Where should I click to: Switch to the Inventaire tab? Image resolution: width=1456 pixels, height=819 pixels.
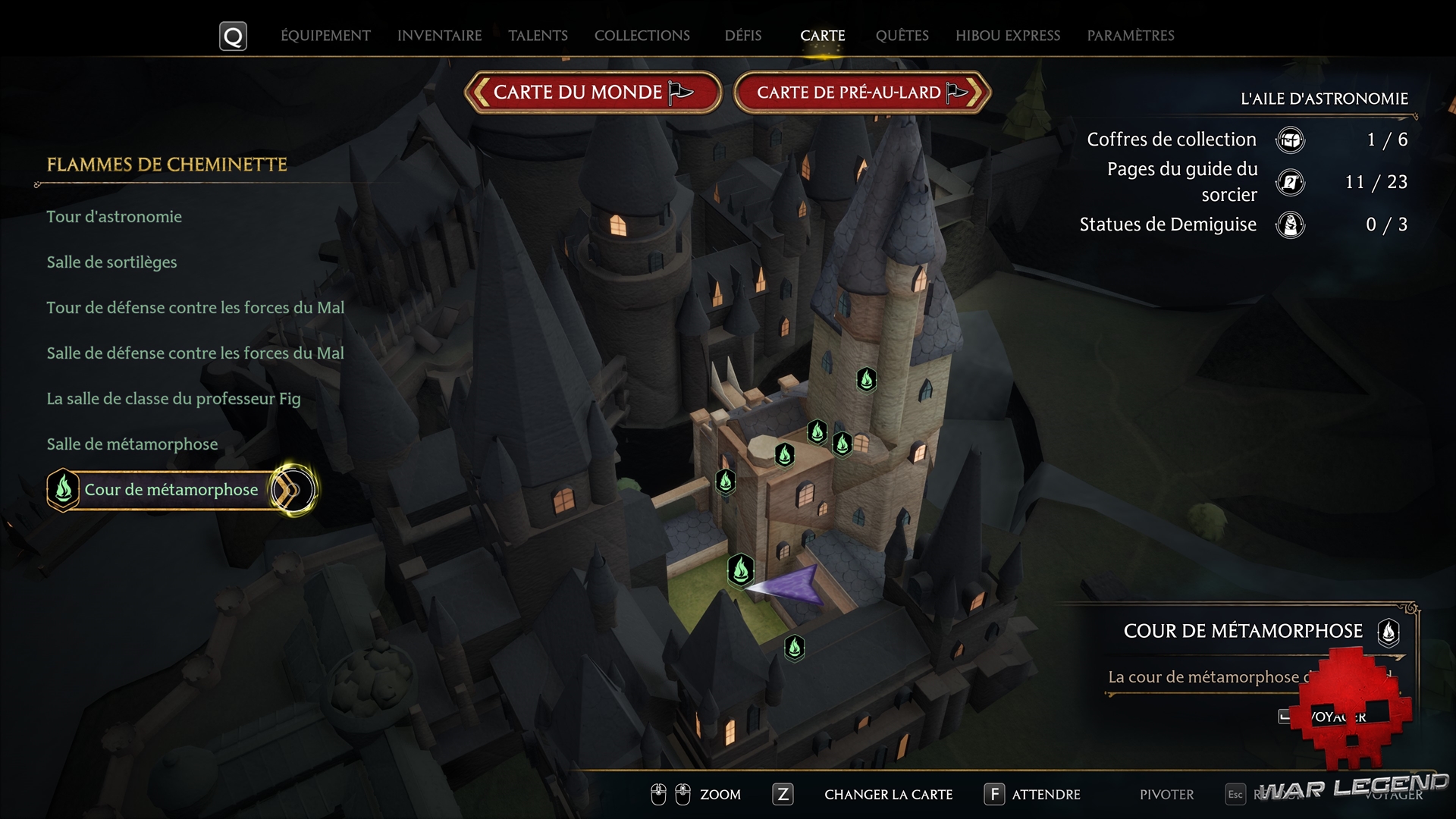[439, 36]
